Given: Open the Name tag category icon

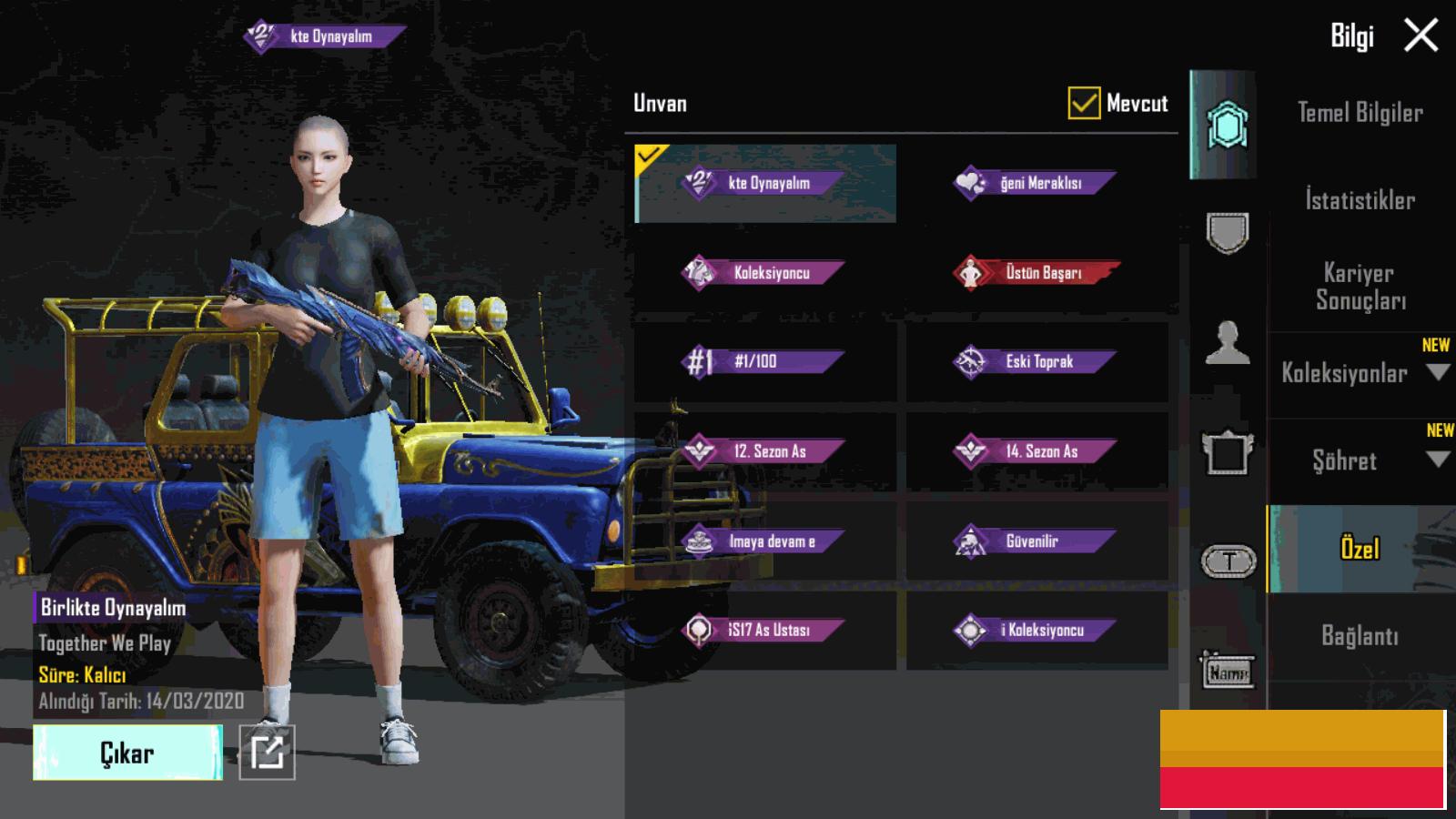Looking at the screenshot, I should (1227, 672).
